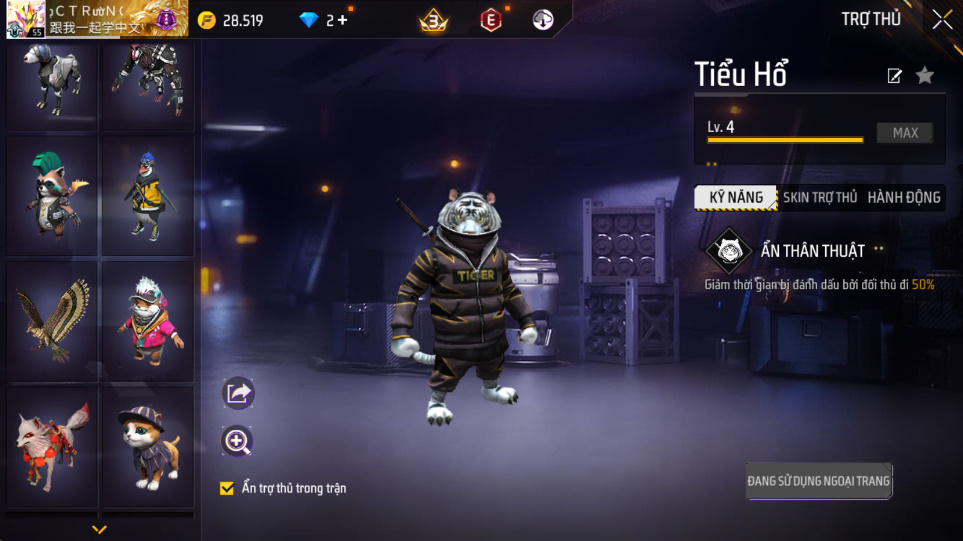Select the falcon pet thumbnail
This screenshot has width=963, height=541.
(x=52, y=320)
